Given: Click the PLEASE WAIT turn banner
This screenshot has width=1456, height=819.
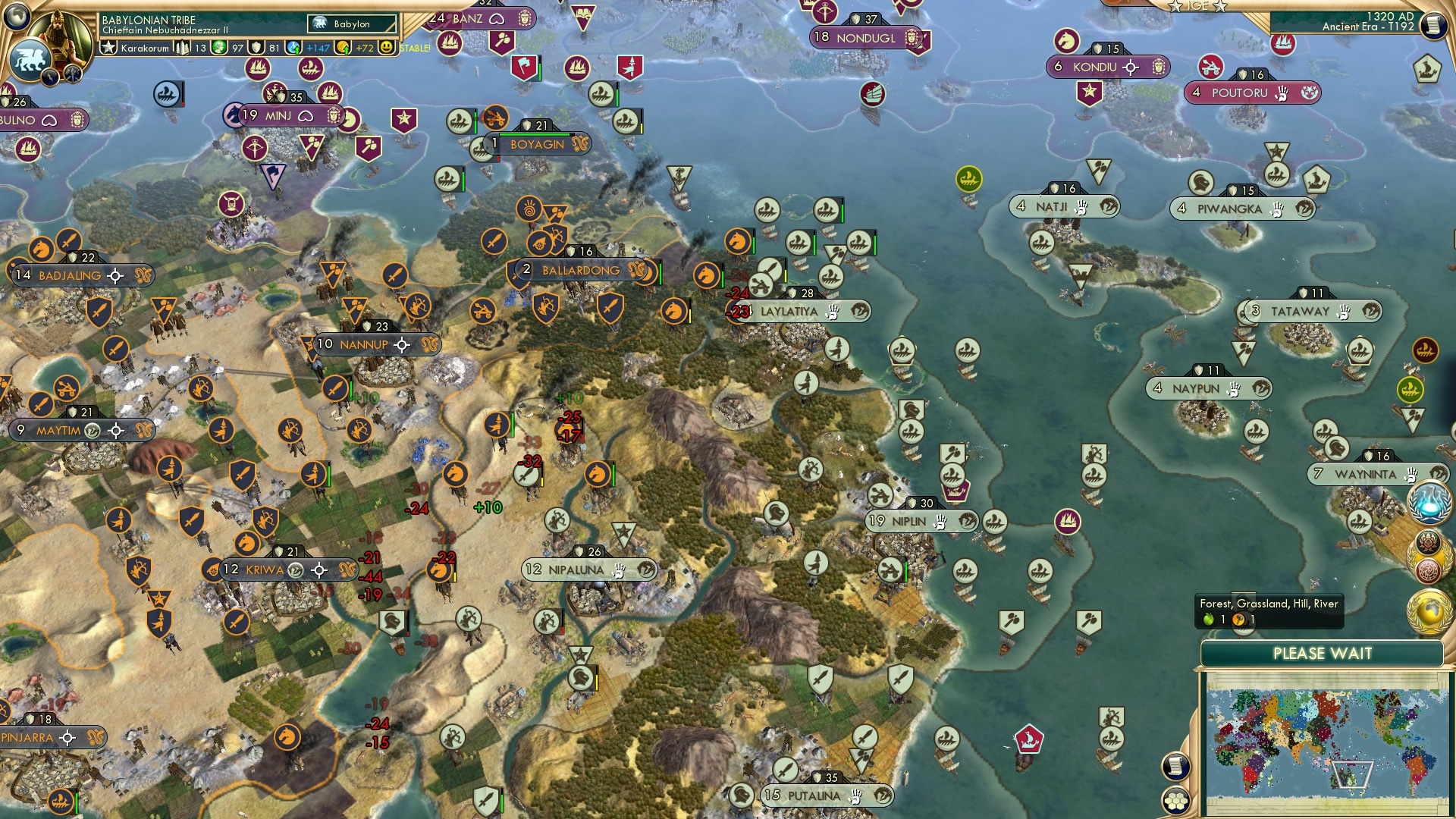Looking at the screenshot, I should coord(1323,653).
